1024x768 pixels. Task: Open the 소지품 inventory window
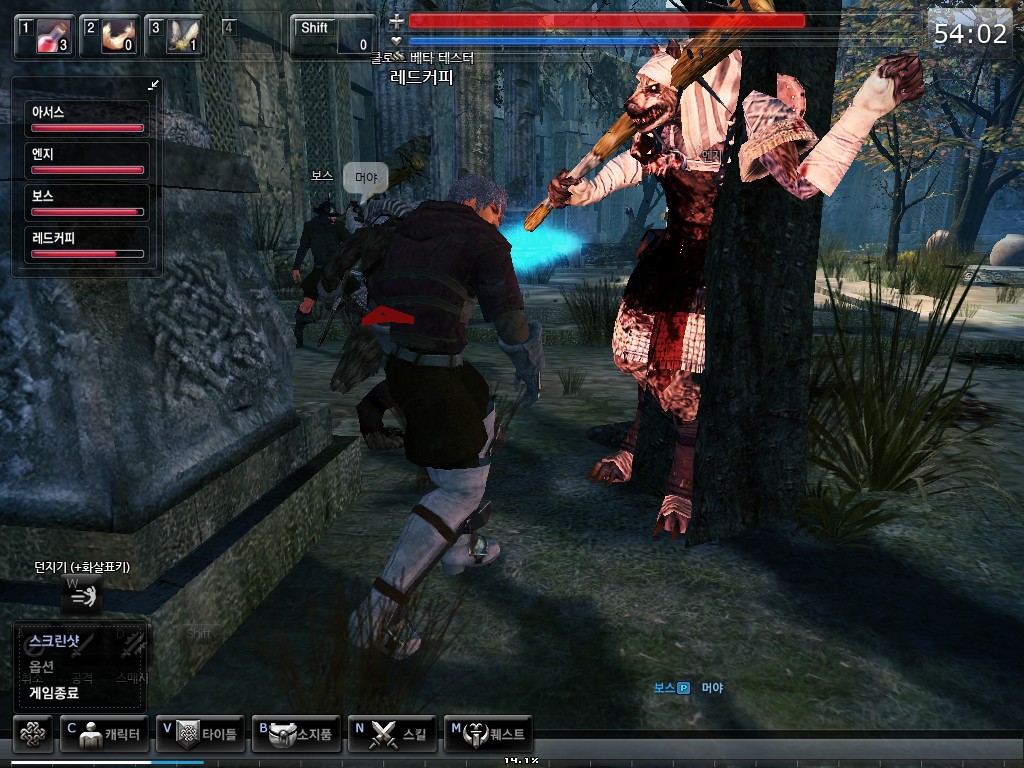click(x=296, y=734)
